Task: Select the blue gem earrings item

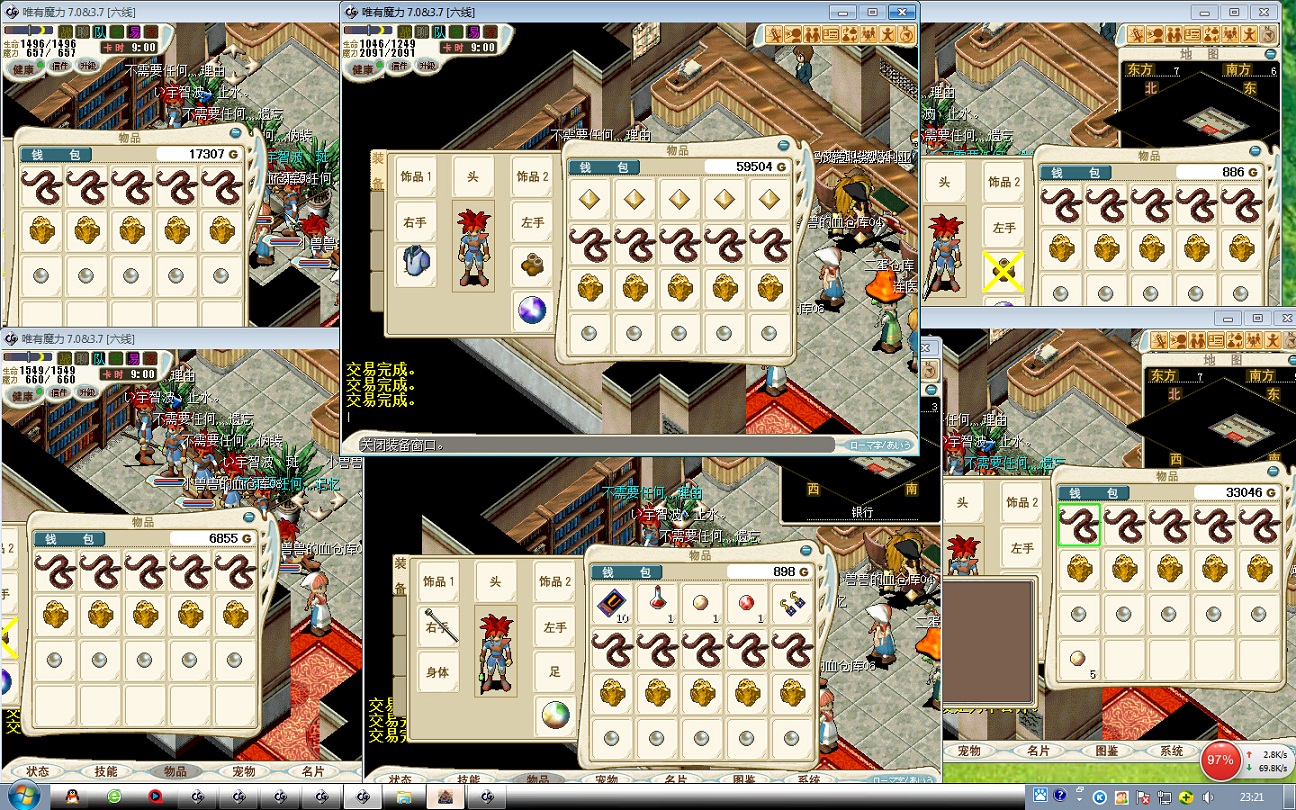Action: tap(794, 603)
